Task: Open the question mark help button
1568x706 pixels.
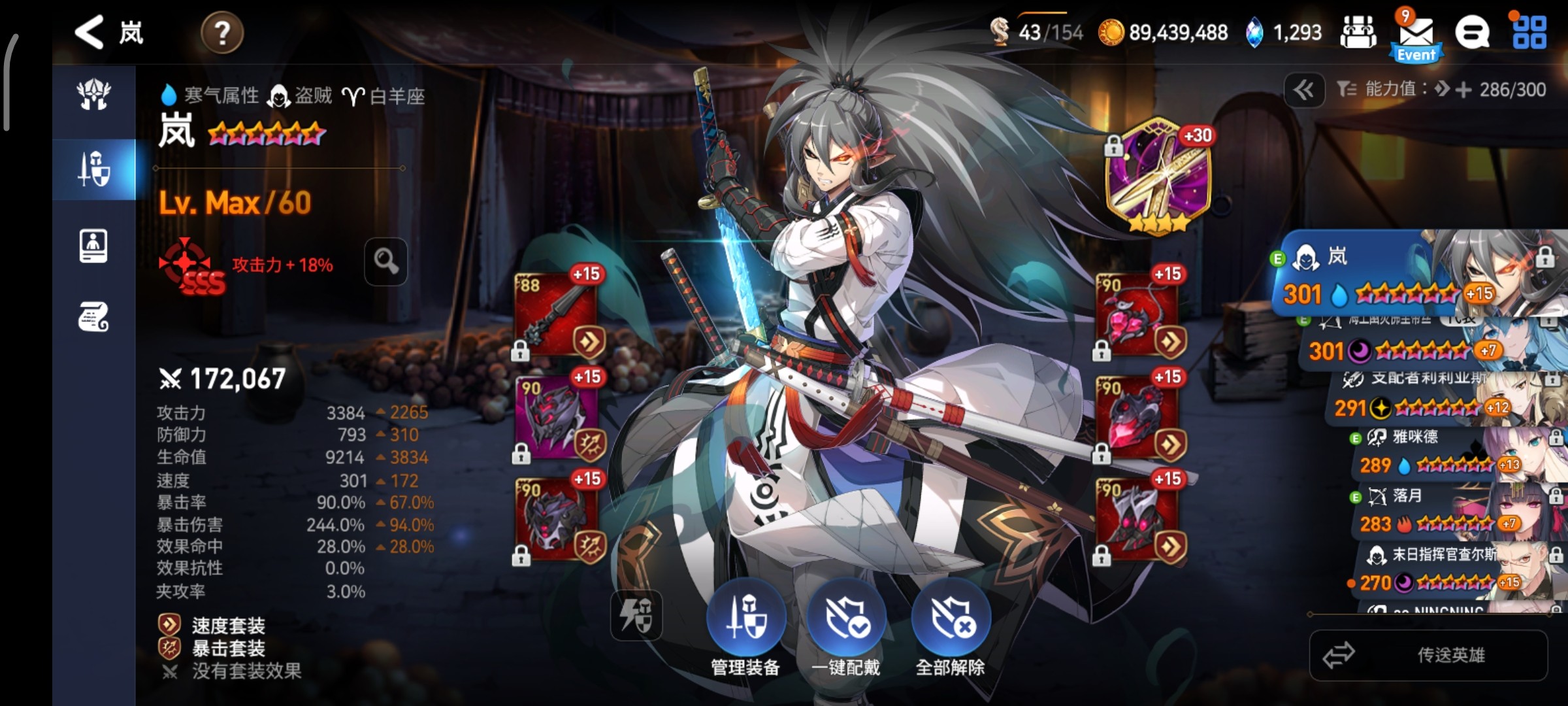Action: [x=222, y=33]
